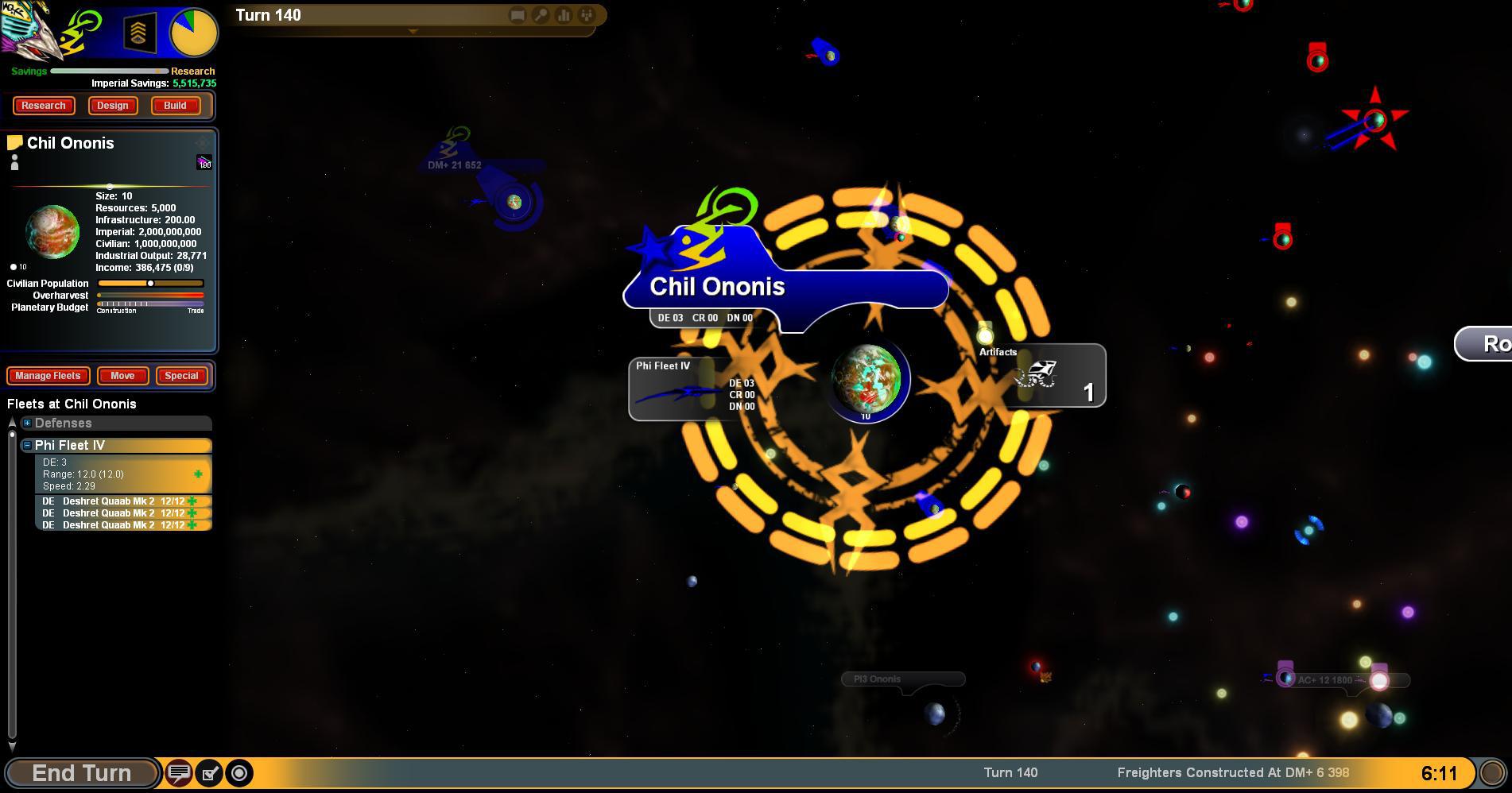Click the research allocation pie chart
Image resolution: width=1512 pixels, height=793 pixels.
(193, 33)
